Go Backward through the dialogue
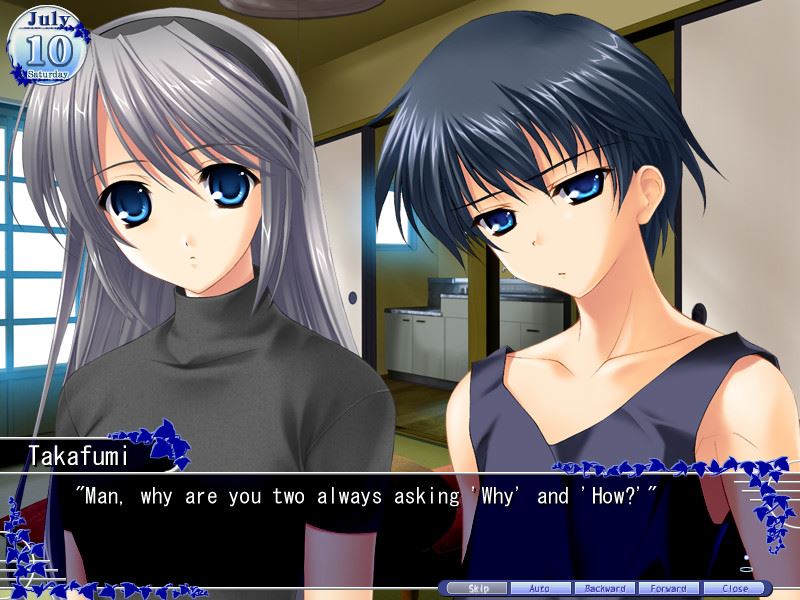The width and height of the screenshot is (800, 600). (605, 588)
